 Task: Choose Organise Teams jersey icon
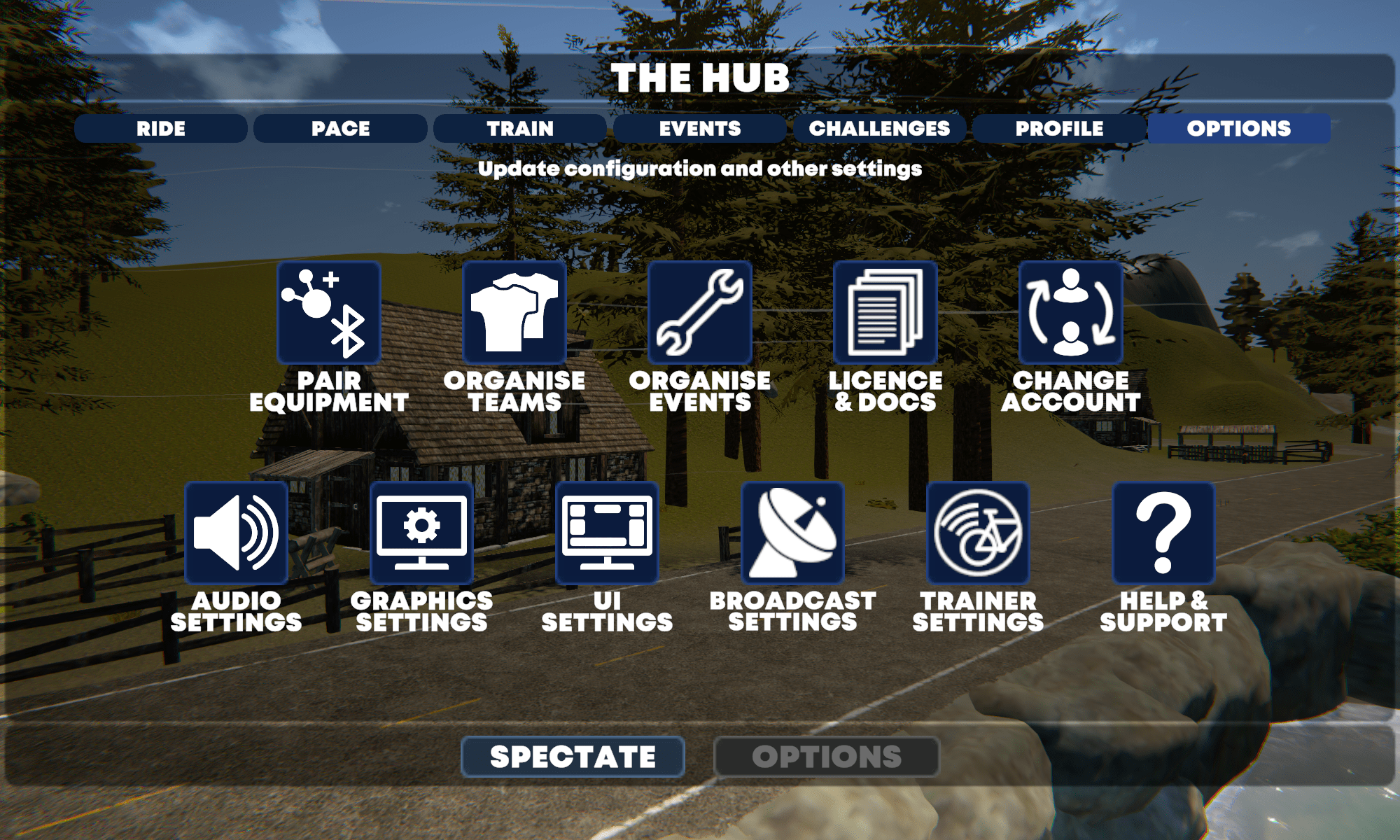pos(514,313)
